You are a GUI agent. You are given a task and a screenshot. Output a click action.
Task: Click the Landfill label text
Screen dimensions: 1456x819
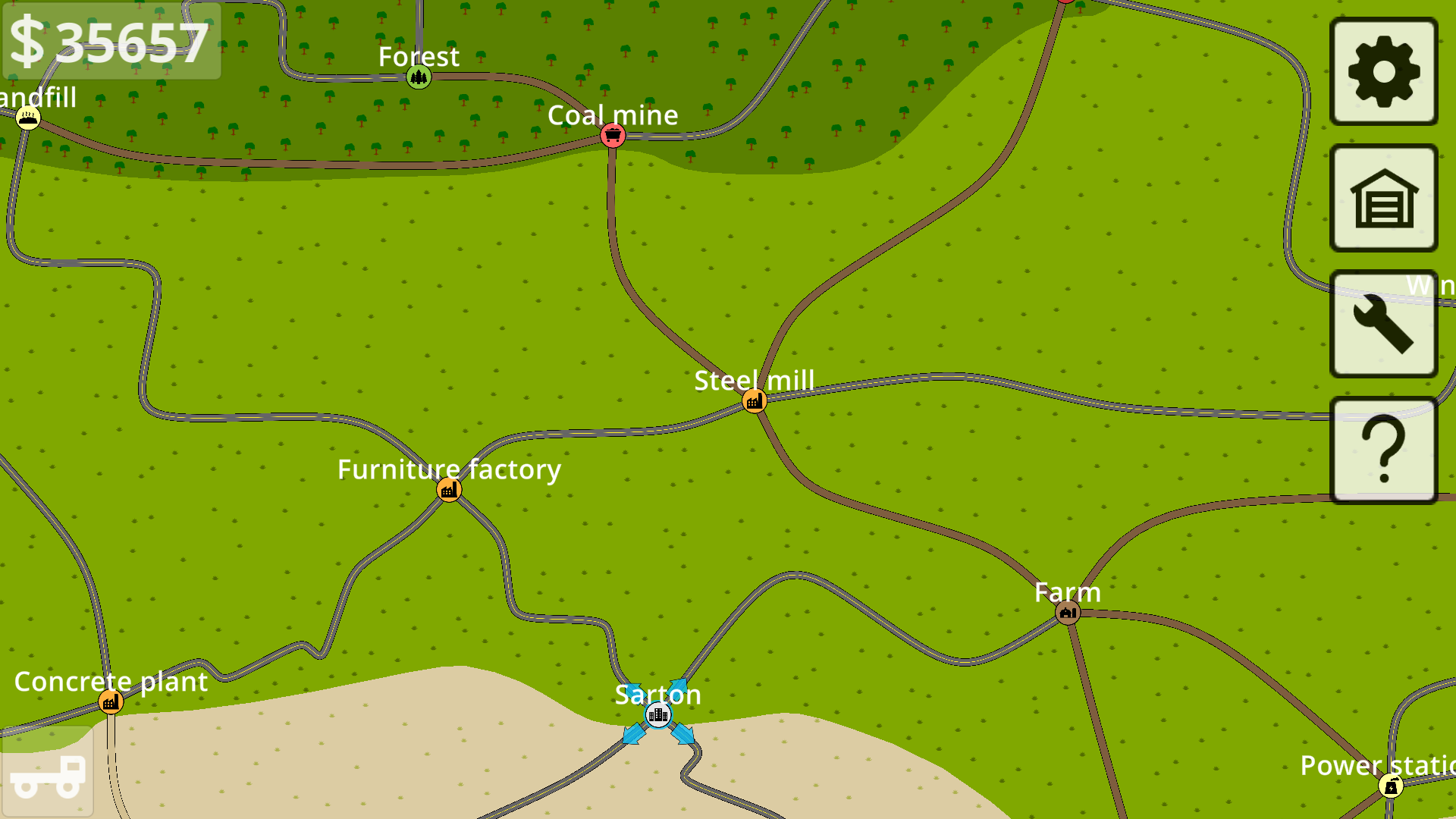point(38,97)
